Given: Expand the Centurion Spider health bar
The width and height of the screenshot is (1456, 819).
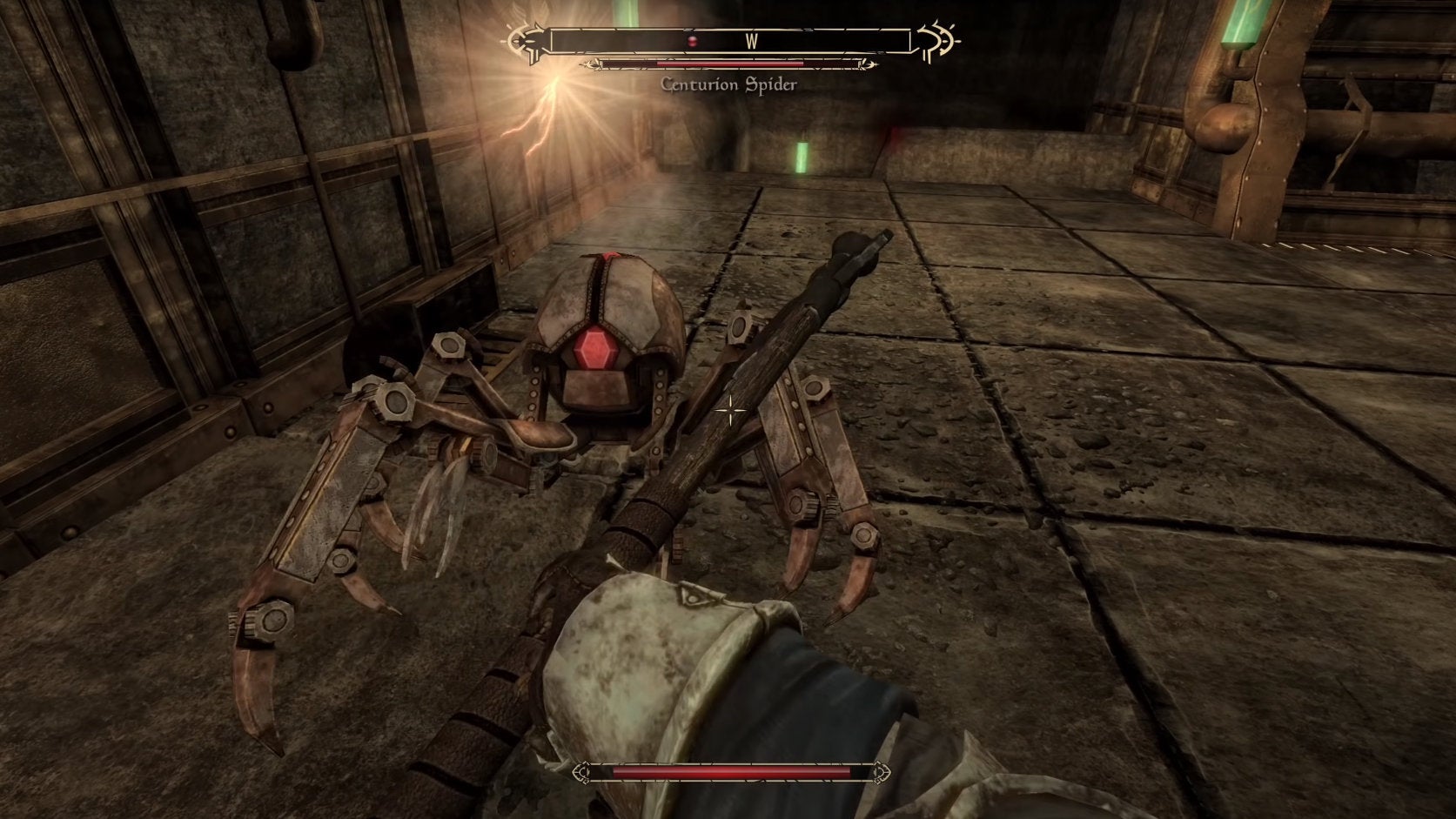Looking at the screenshot, I should click(x=729, y=64).
